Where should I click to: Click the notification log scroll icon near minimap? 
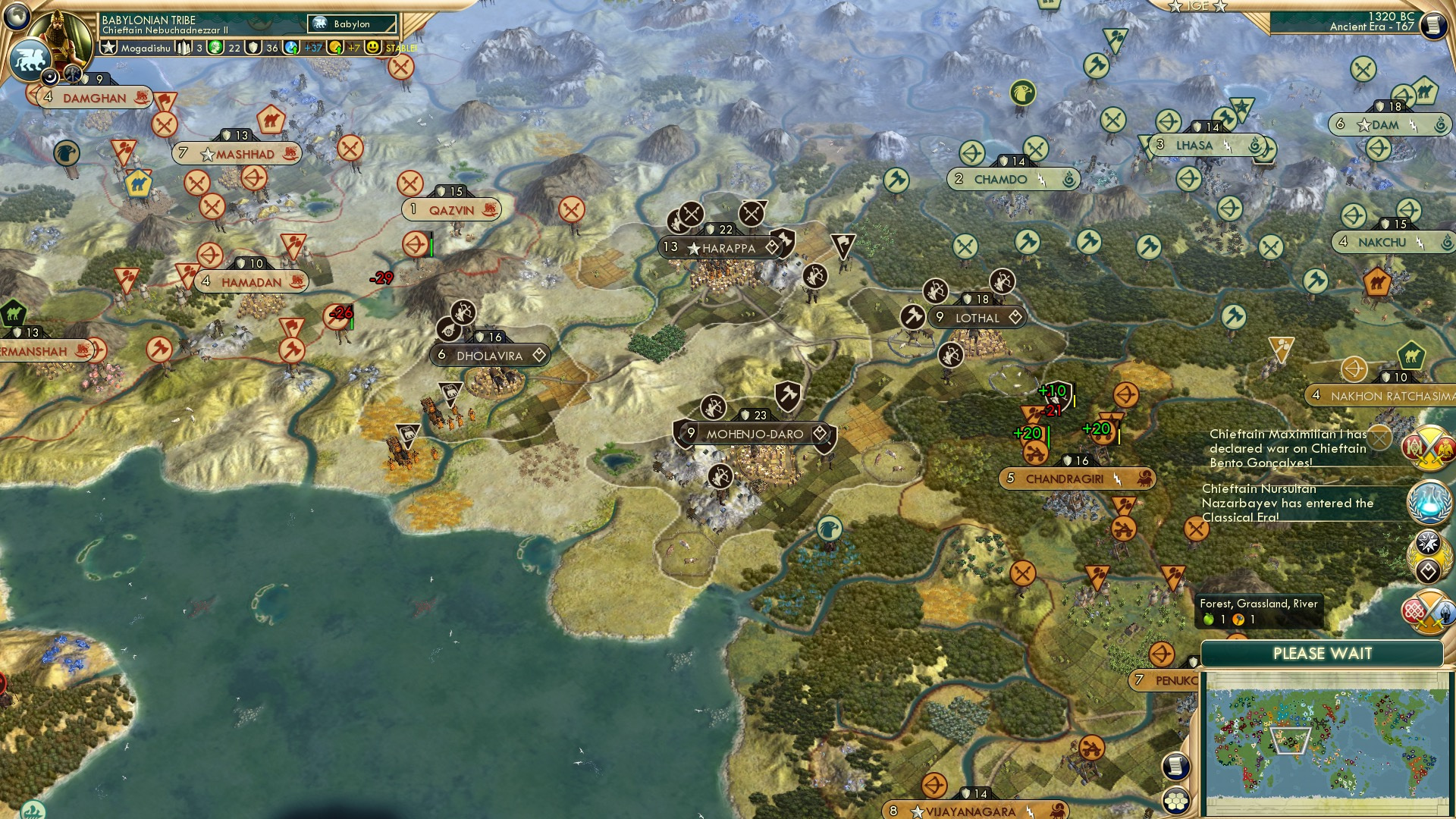click(1175, 767)
